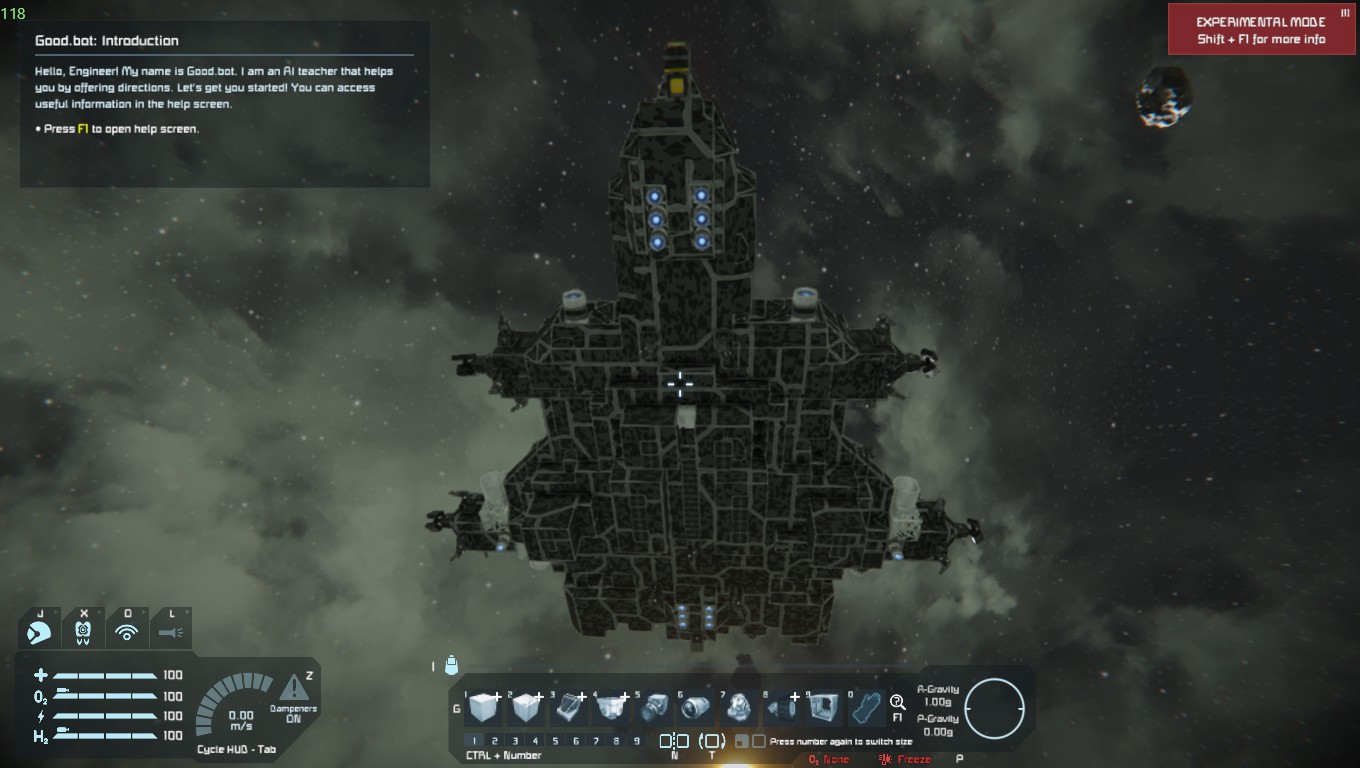
Task: Switch to toolbar page 9
Action: [637, 741]
